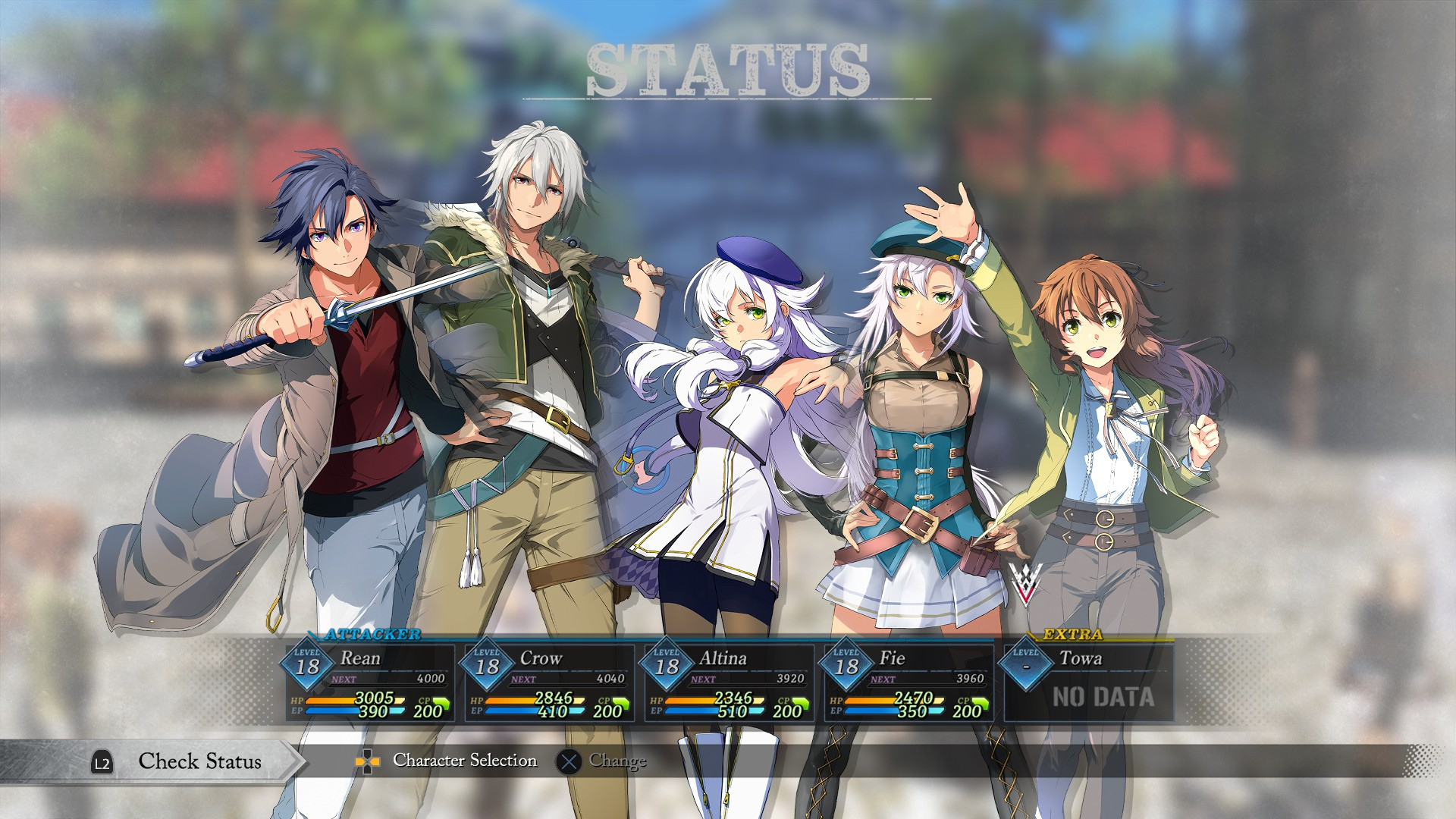Choose Towa's extra slot card
This screenshot has height=819, width=1456.
1089,682
